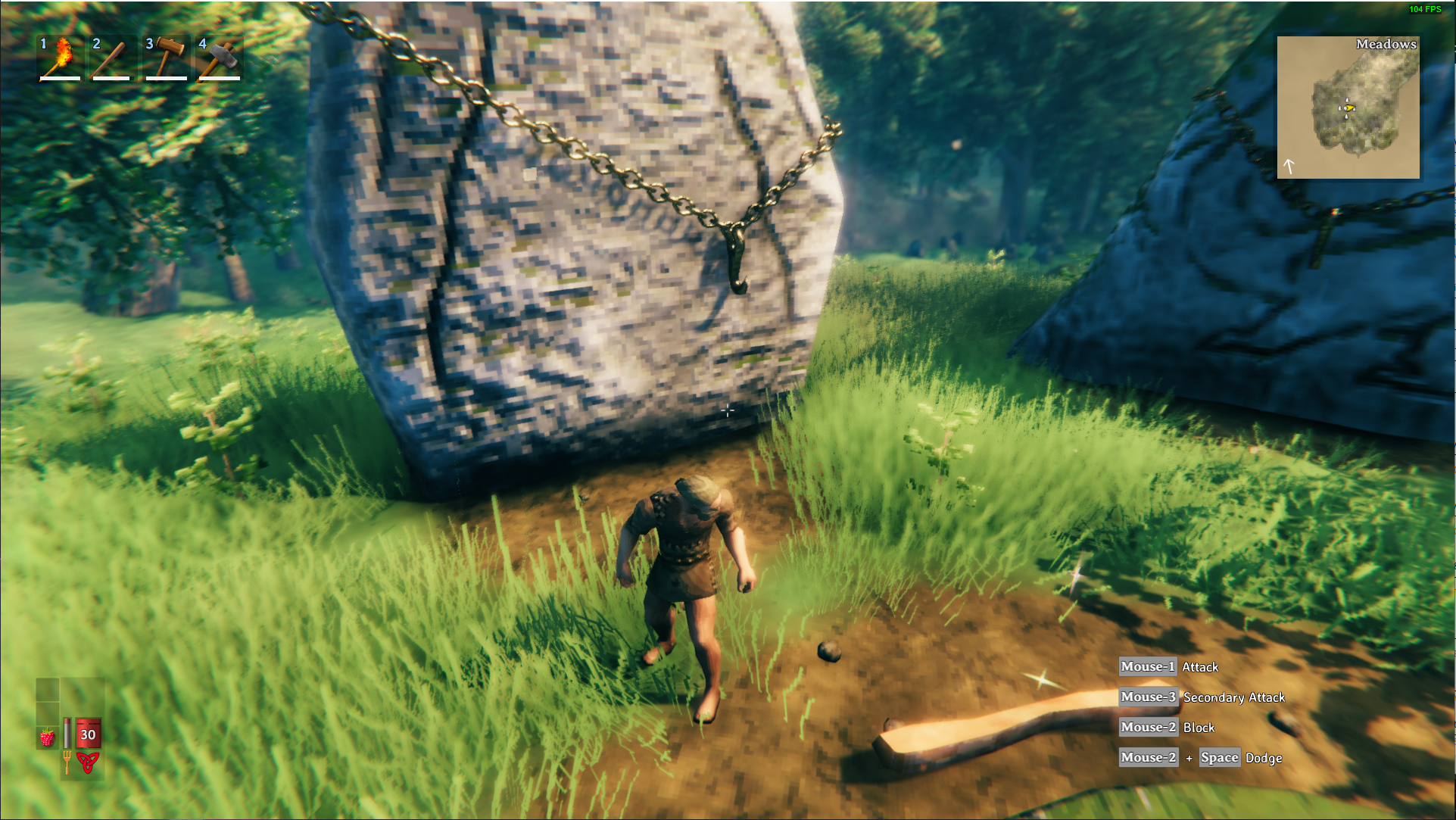The width and height of the screenshot is (1456, 820).
Task: Click the Secondary Attack hint label
Action: tap(1235, 697)
